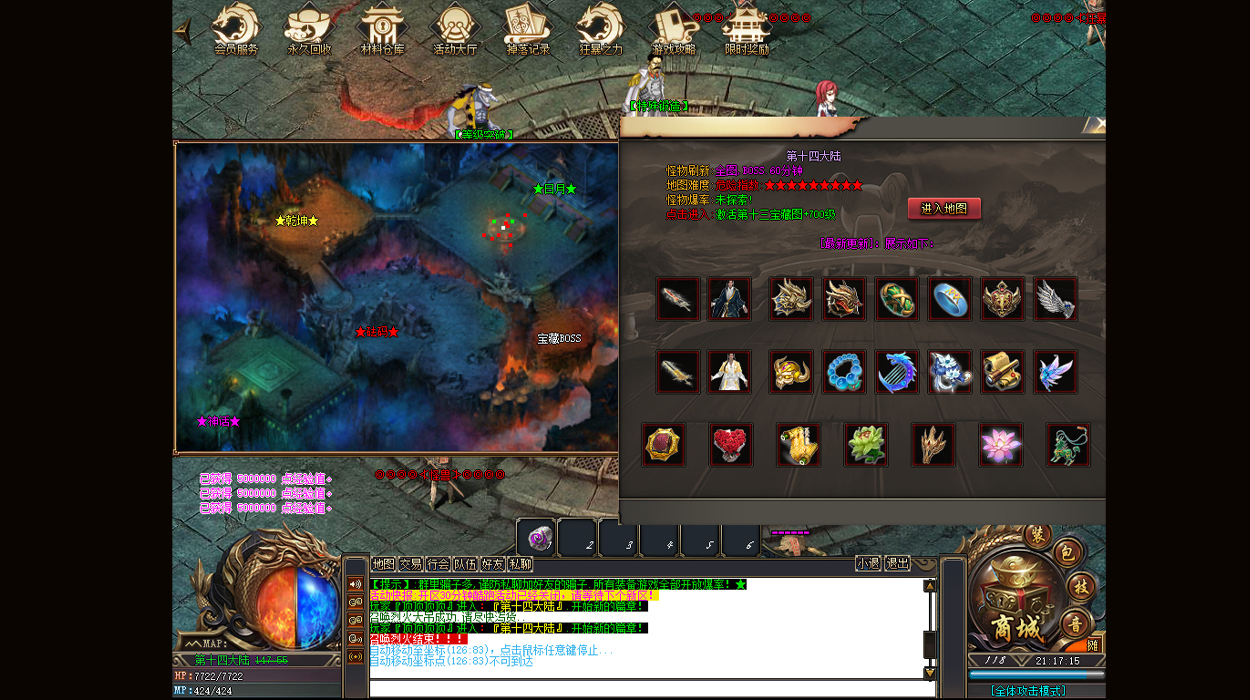Image resolution: width=1250 pixels, height=700 pixels.
Task: Click the 进入地图 enter-map button
Action: tap(944, 208)
